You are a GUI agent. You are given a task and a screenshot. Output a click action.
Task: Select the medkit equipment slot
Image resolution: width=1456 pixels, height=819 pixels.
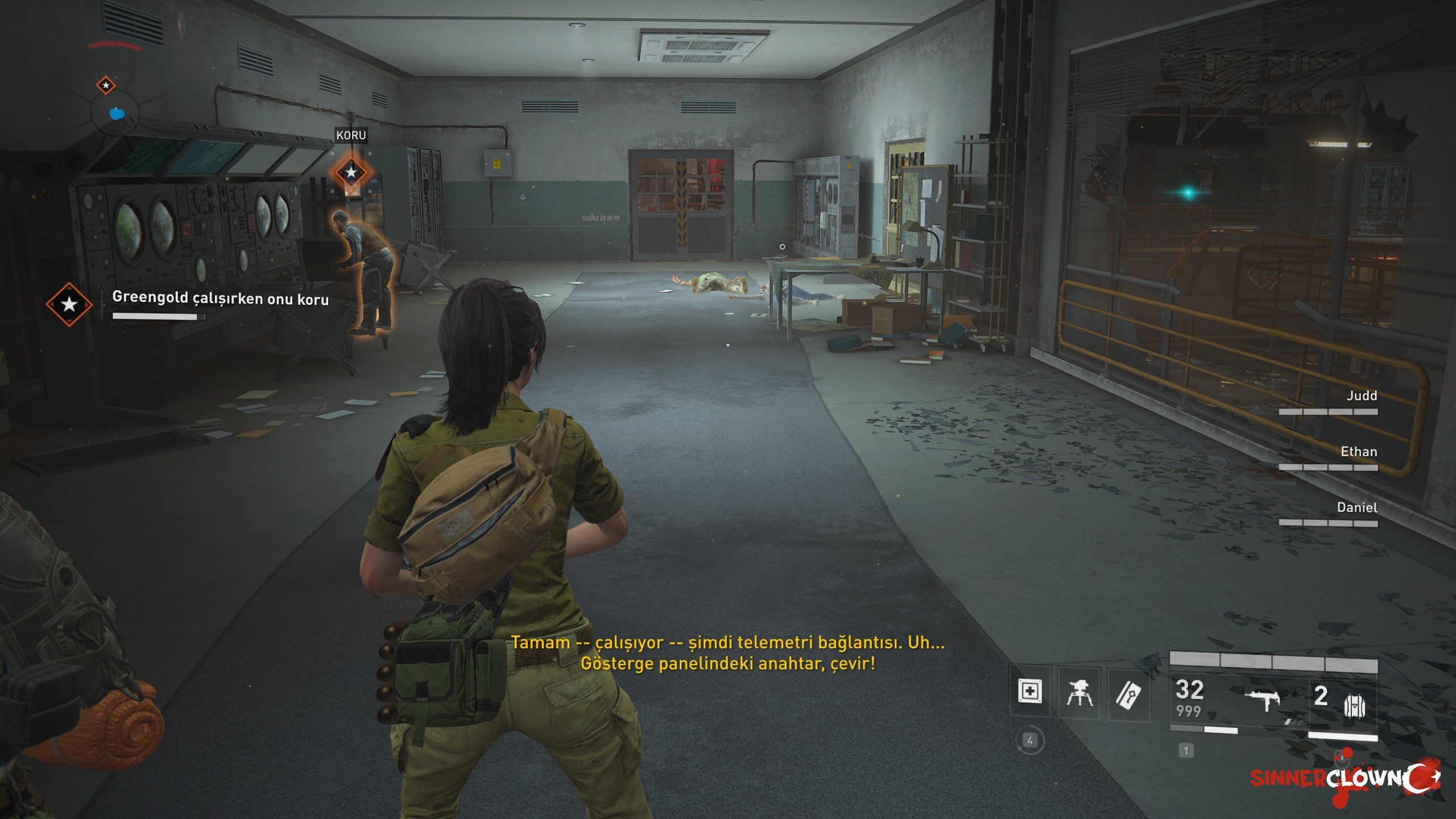1029,692
